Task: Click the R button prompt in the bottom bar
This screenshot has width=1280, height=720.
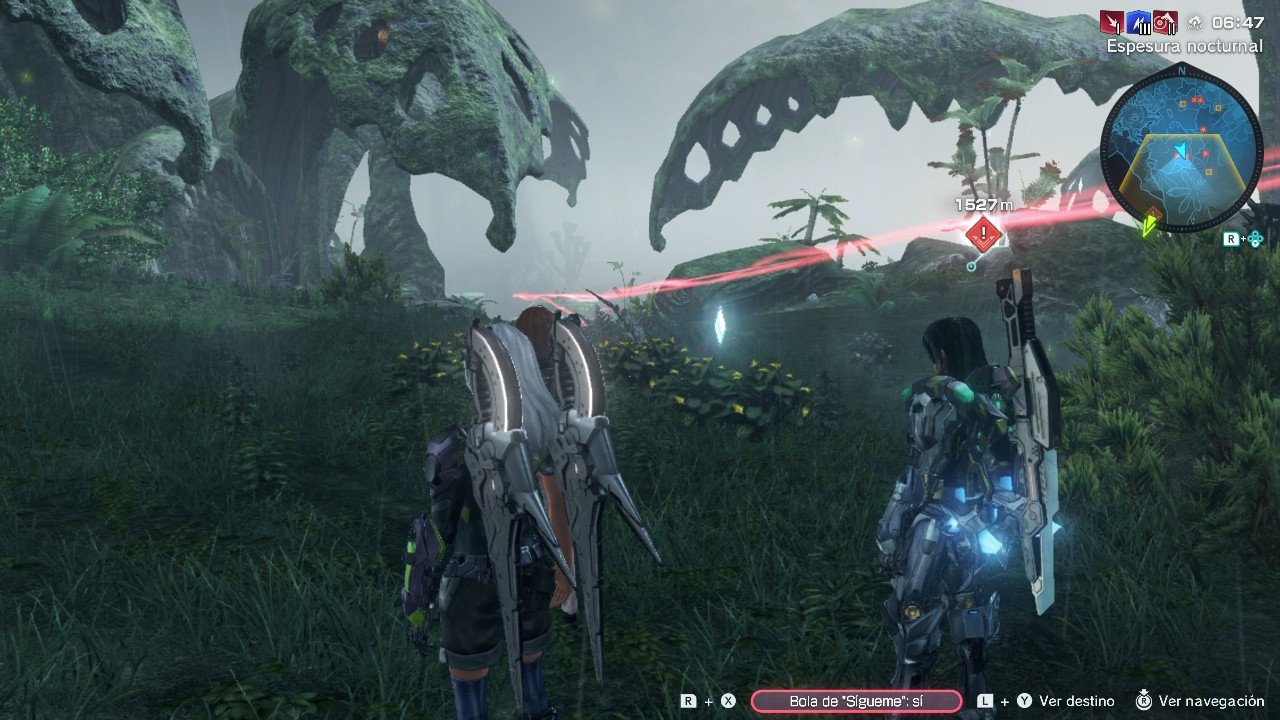Action: [x=688, y=701]
